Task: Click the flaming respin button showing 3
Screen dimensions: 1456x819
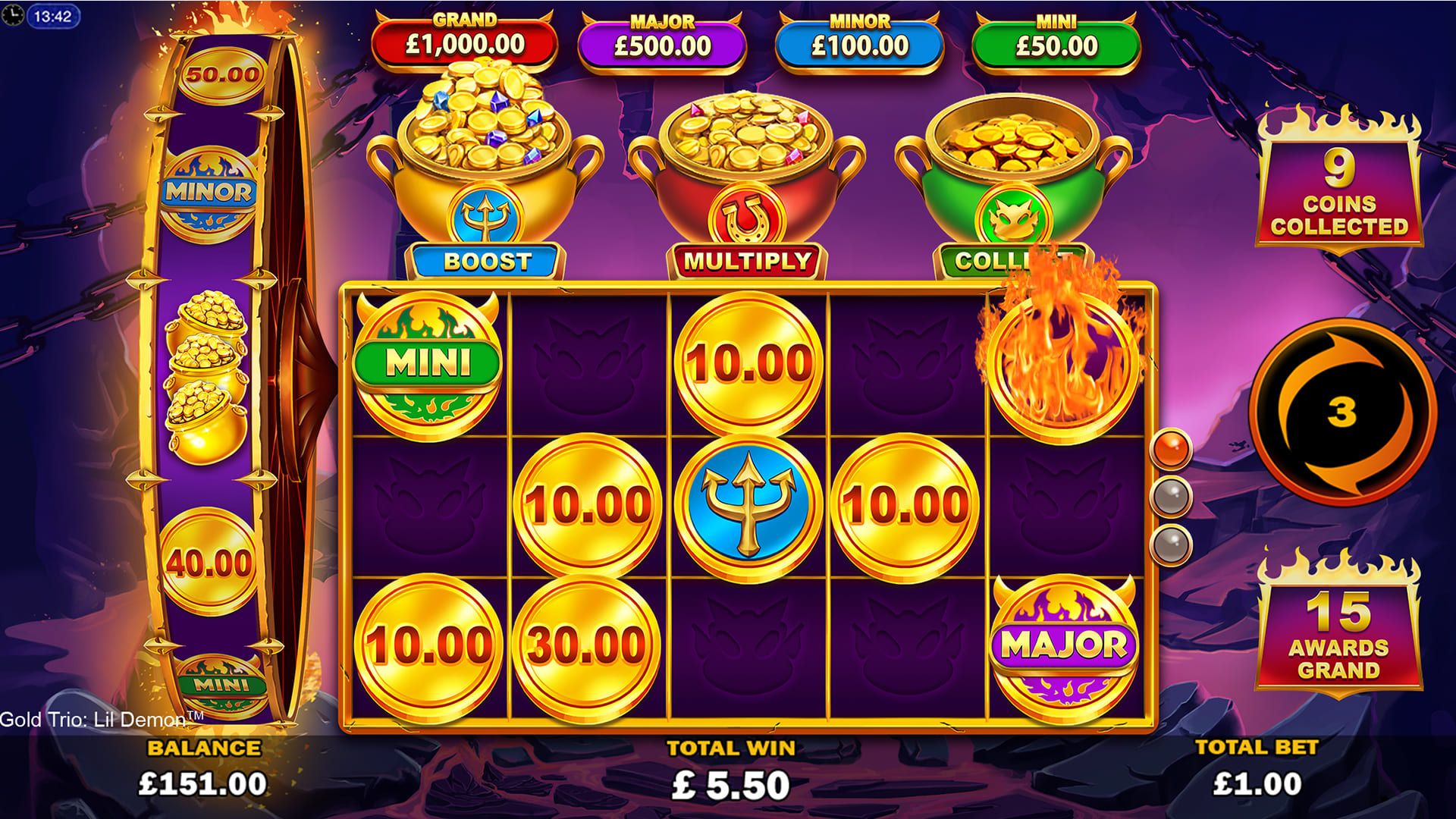Action: (1341, 413)
